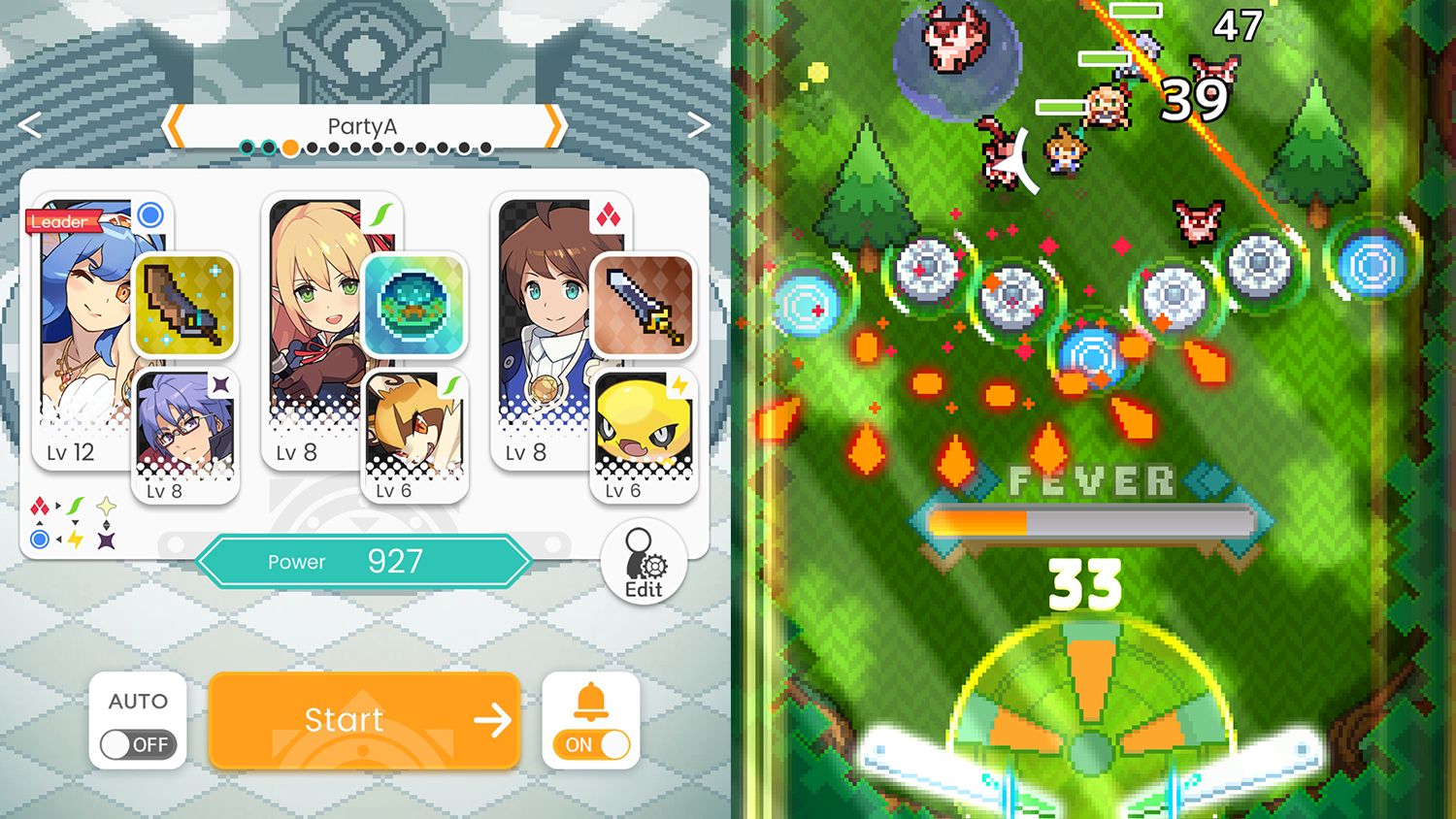Select the PartyA name banner
The width and height of the screenshot is (1456, 819).
[x=363, y=125]
